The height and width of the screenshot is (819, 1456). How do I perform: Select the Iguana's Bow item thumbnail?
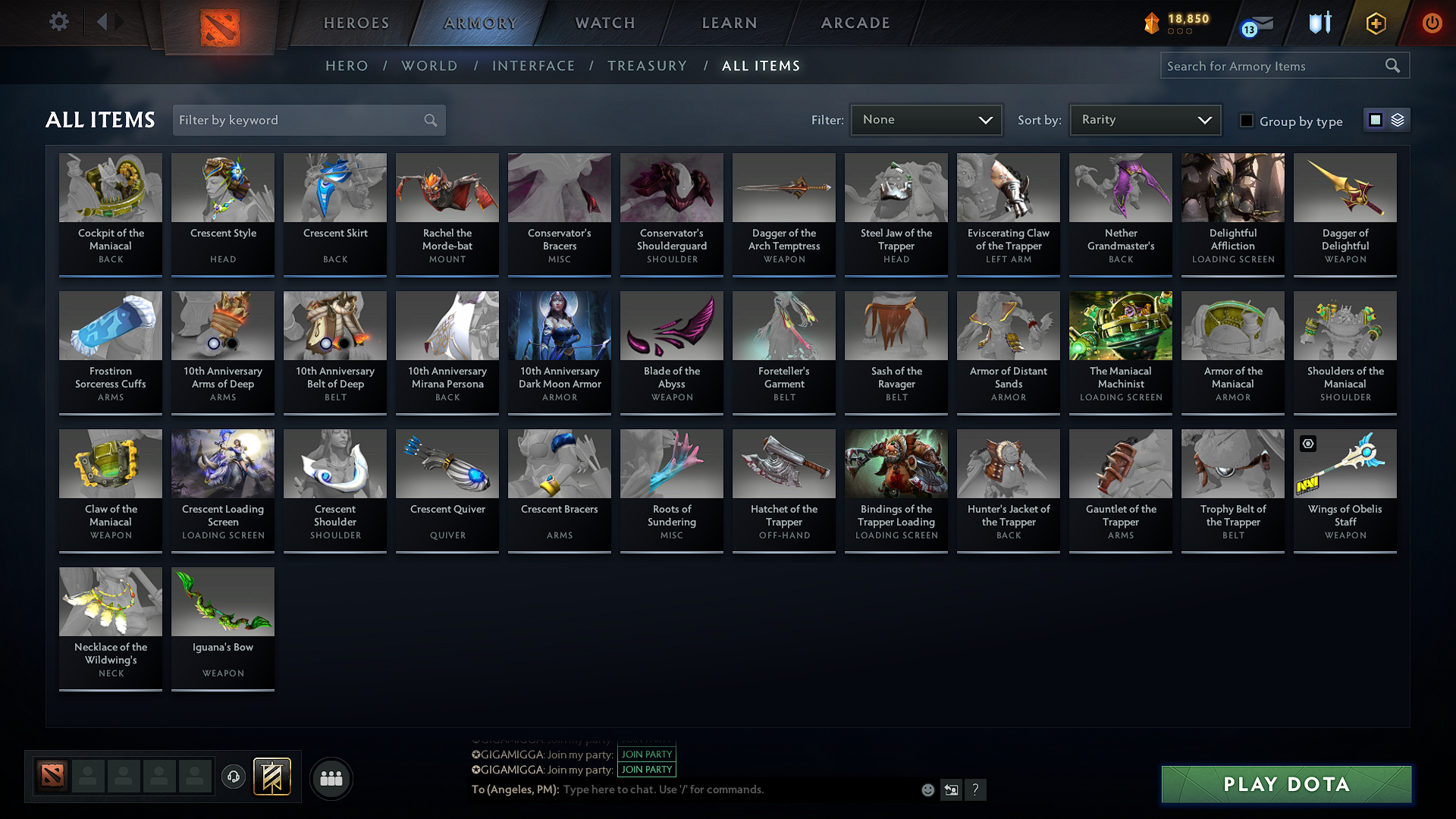tap(222, 601)
